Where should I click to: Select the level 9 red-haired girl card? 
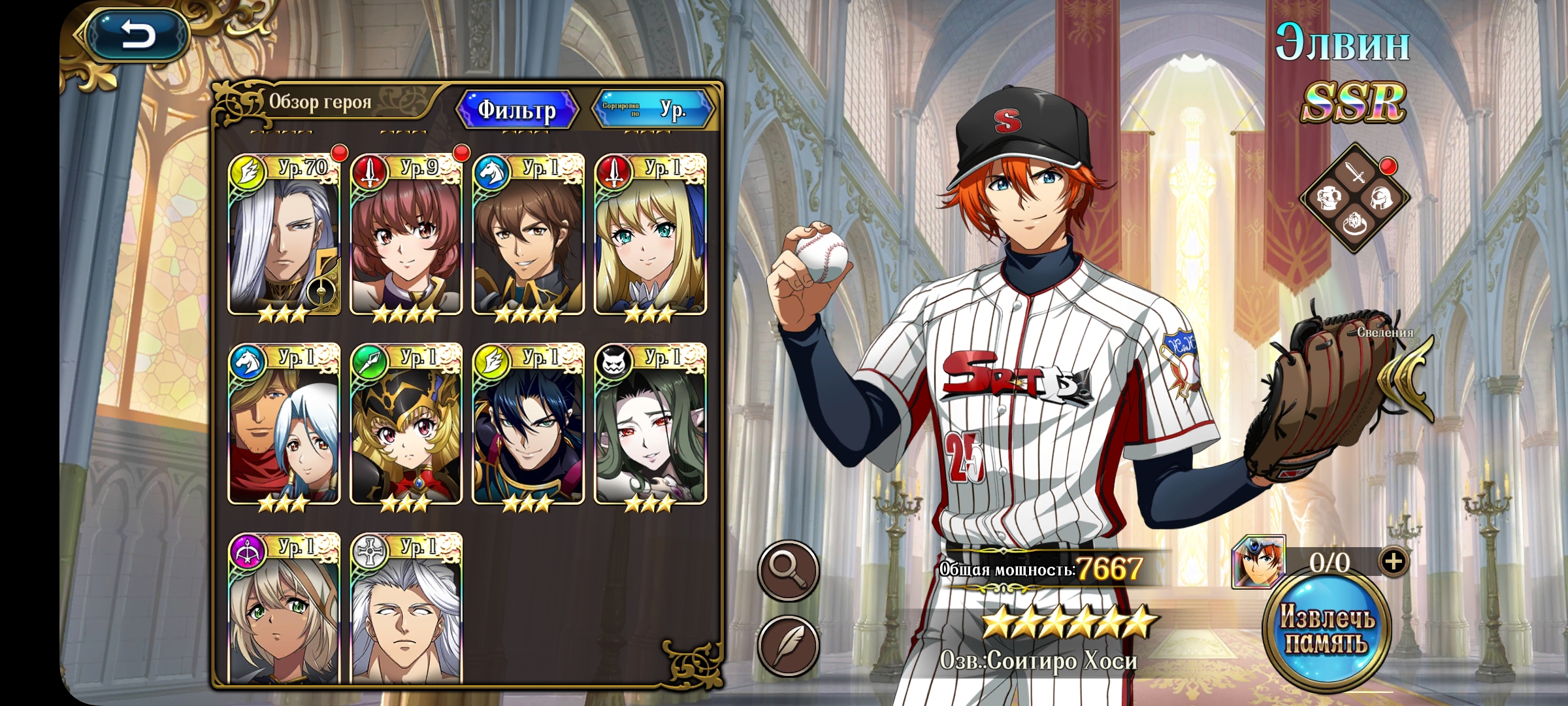click(x=406, y=235)
